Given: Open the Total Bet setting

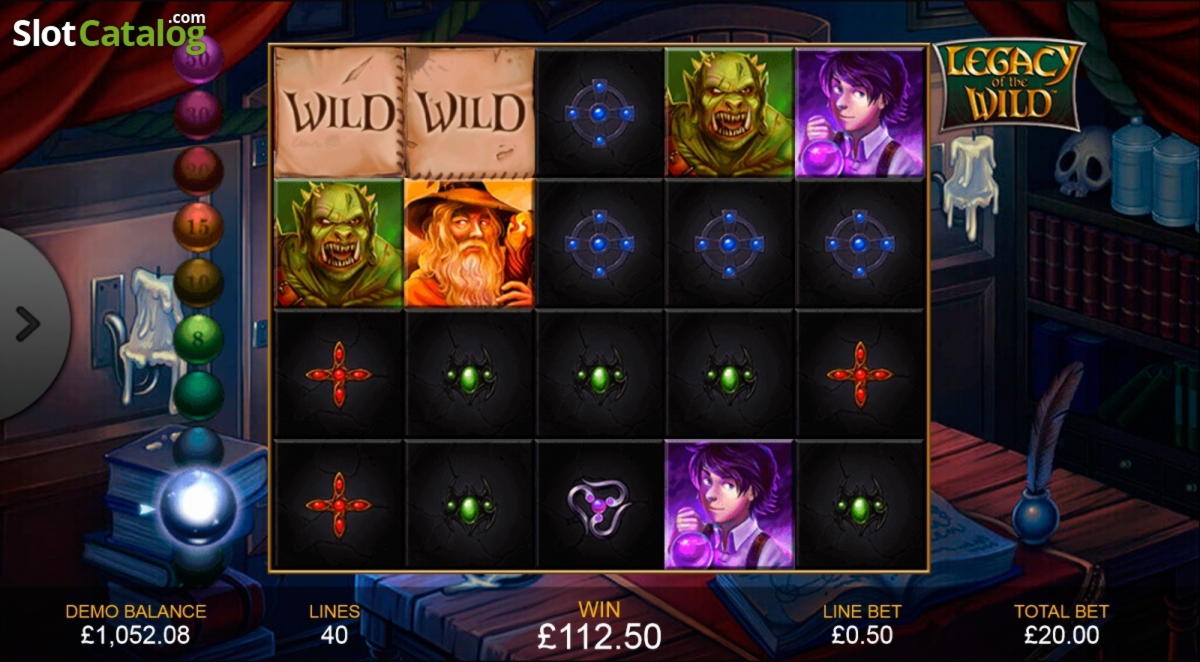Looking at the screenshot, I should 1061,624.
